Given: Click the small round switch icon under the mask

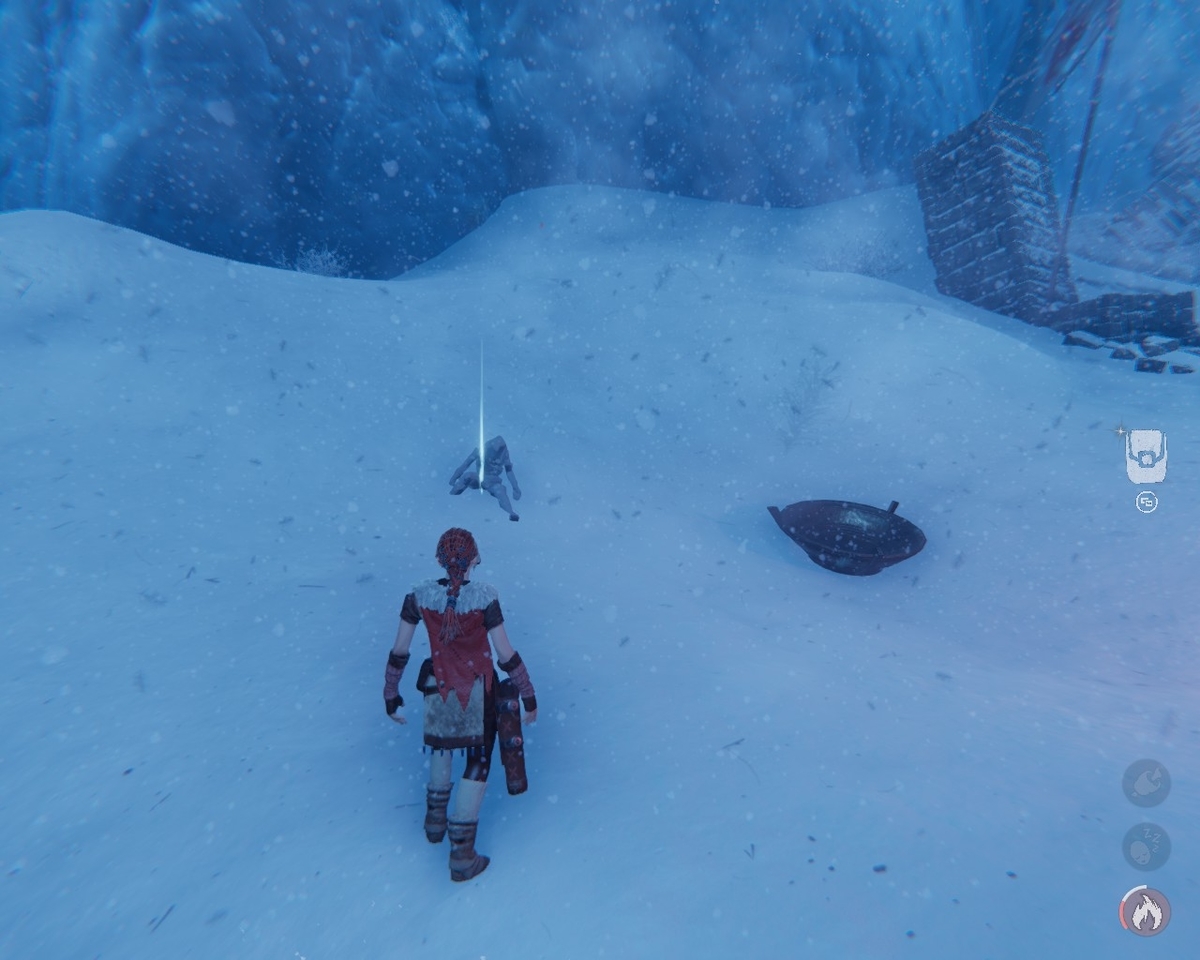Looking at the screenshot, I should tap(1147, 503).
